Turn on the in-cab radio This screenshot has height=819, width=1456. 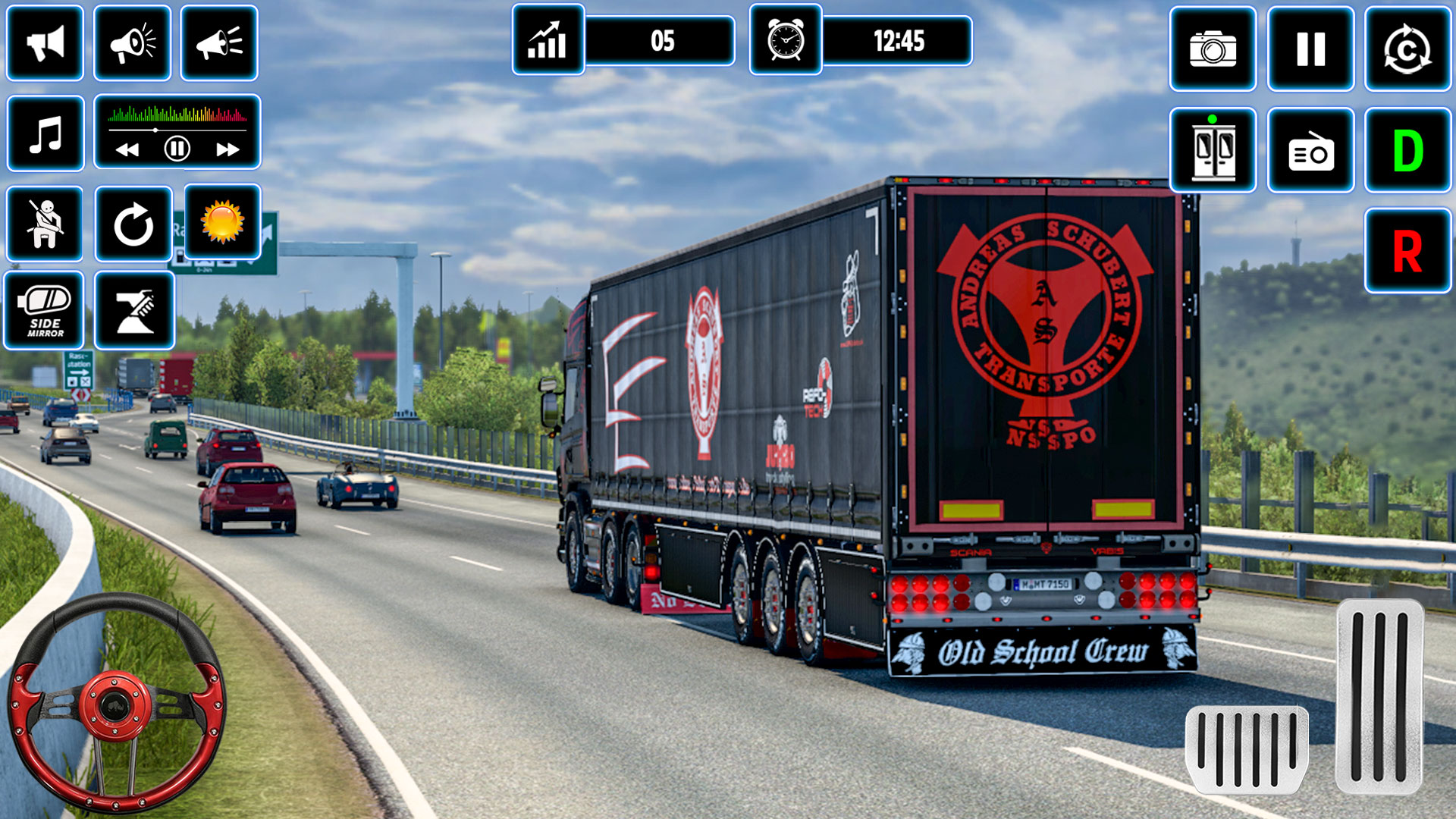click(x=1309, y=148)
